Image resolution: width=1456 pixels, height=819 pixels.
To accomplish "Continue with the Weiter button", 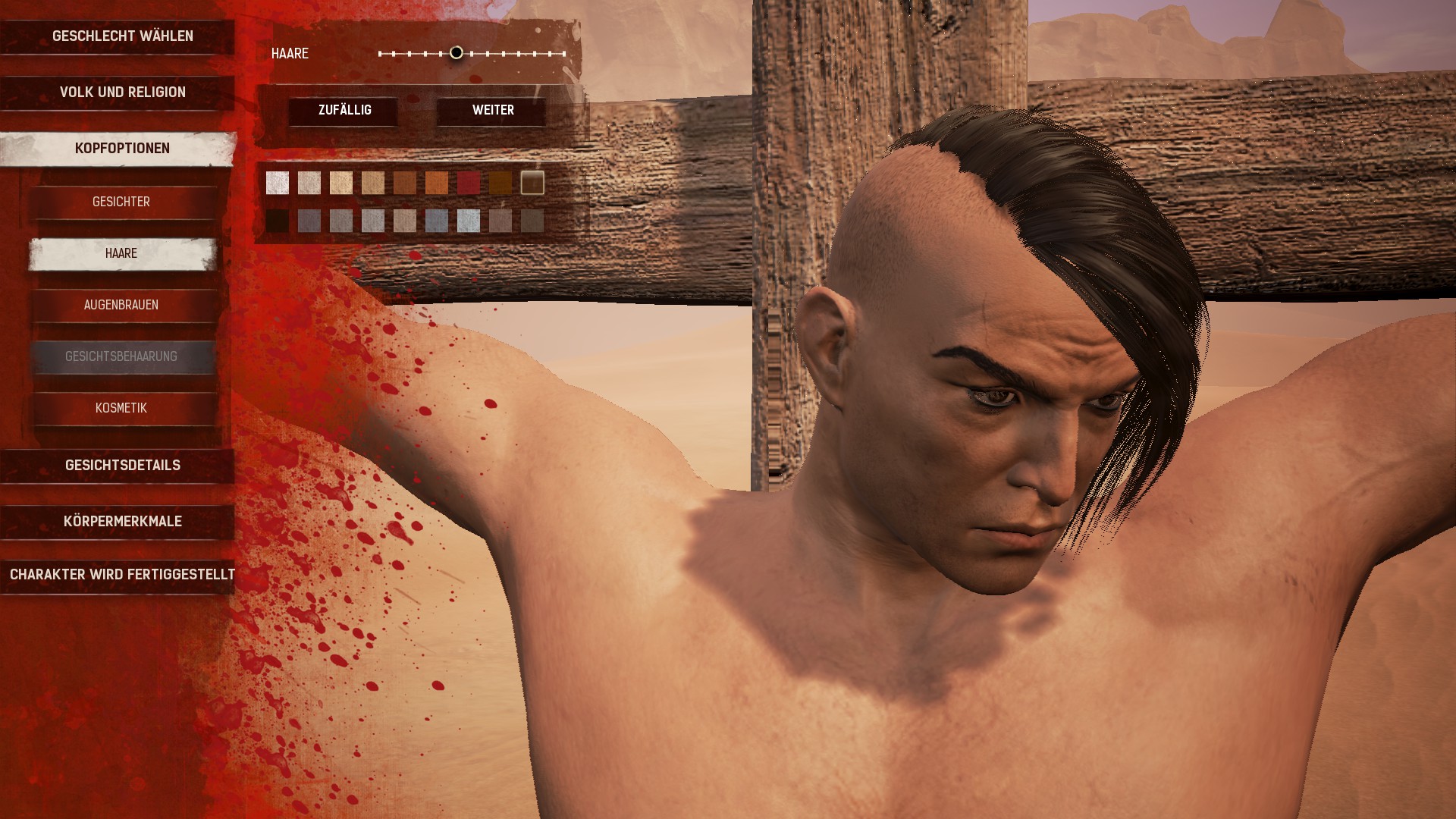I will [x=493, y=111].
